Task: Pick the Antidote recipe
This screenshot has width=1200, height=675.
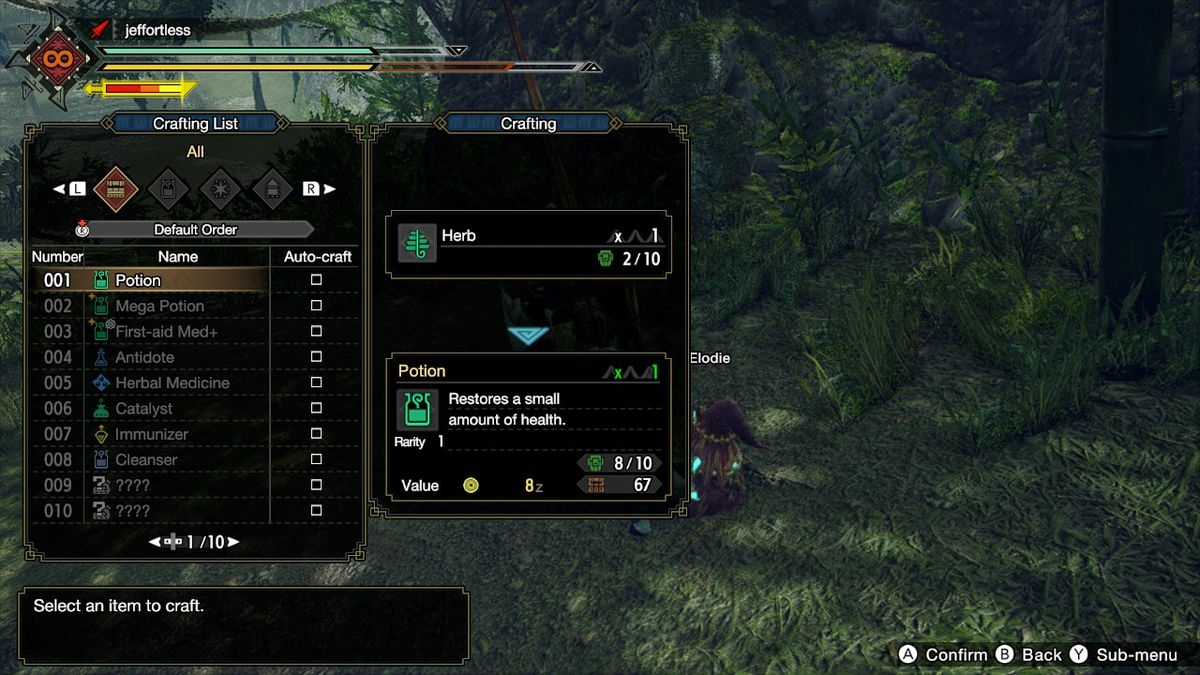Action: pos(144,357)
